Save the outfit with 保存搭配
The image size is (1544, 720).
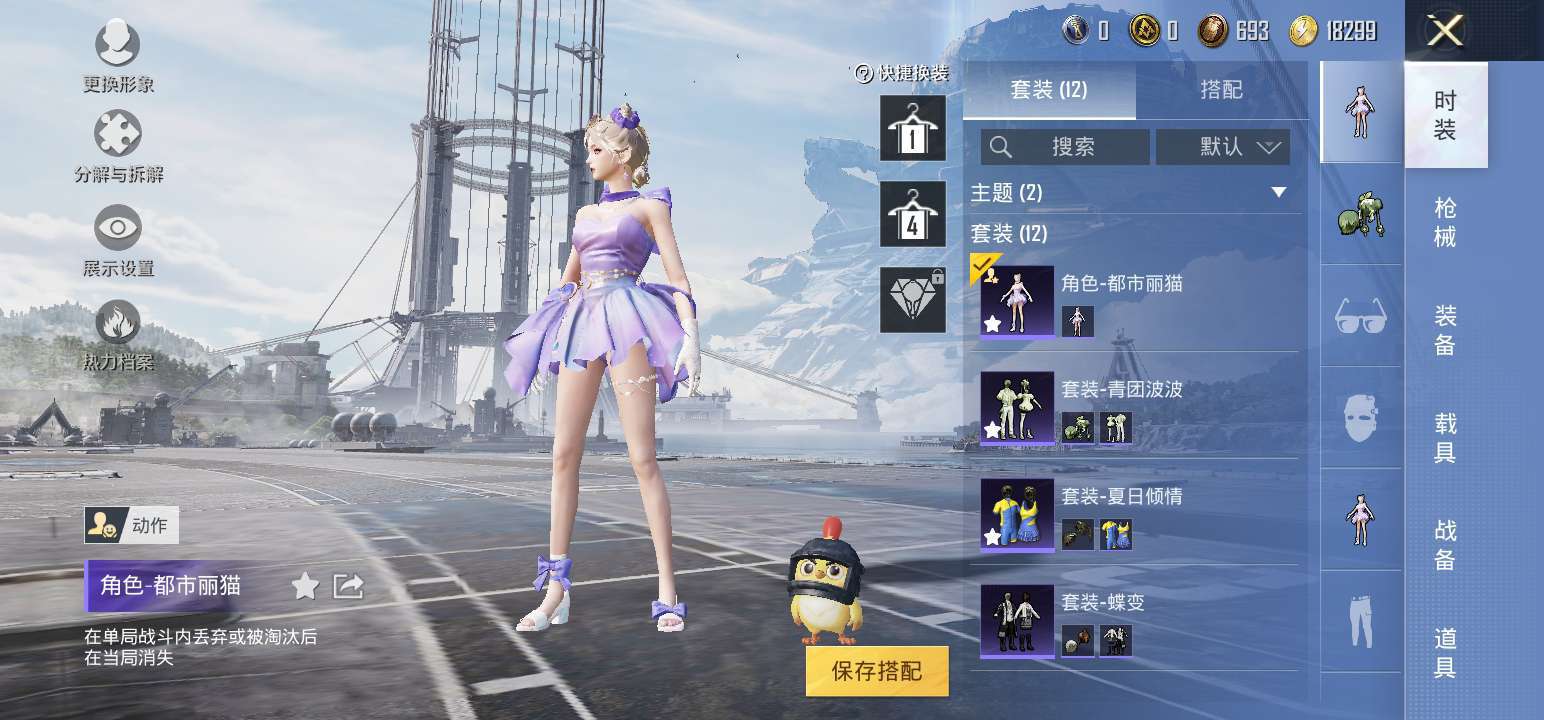pyautogui.click(x=876, y=670)
